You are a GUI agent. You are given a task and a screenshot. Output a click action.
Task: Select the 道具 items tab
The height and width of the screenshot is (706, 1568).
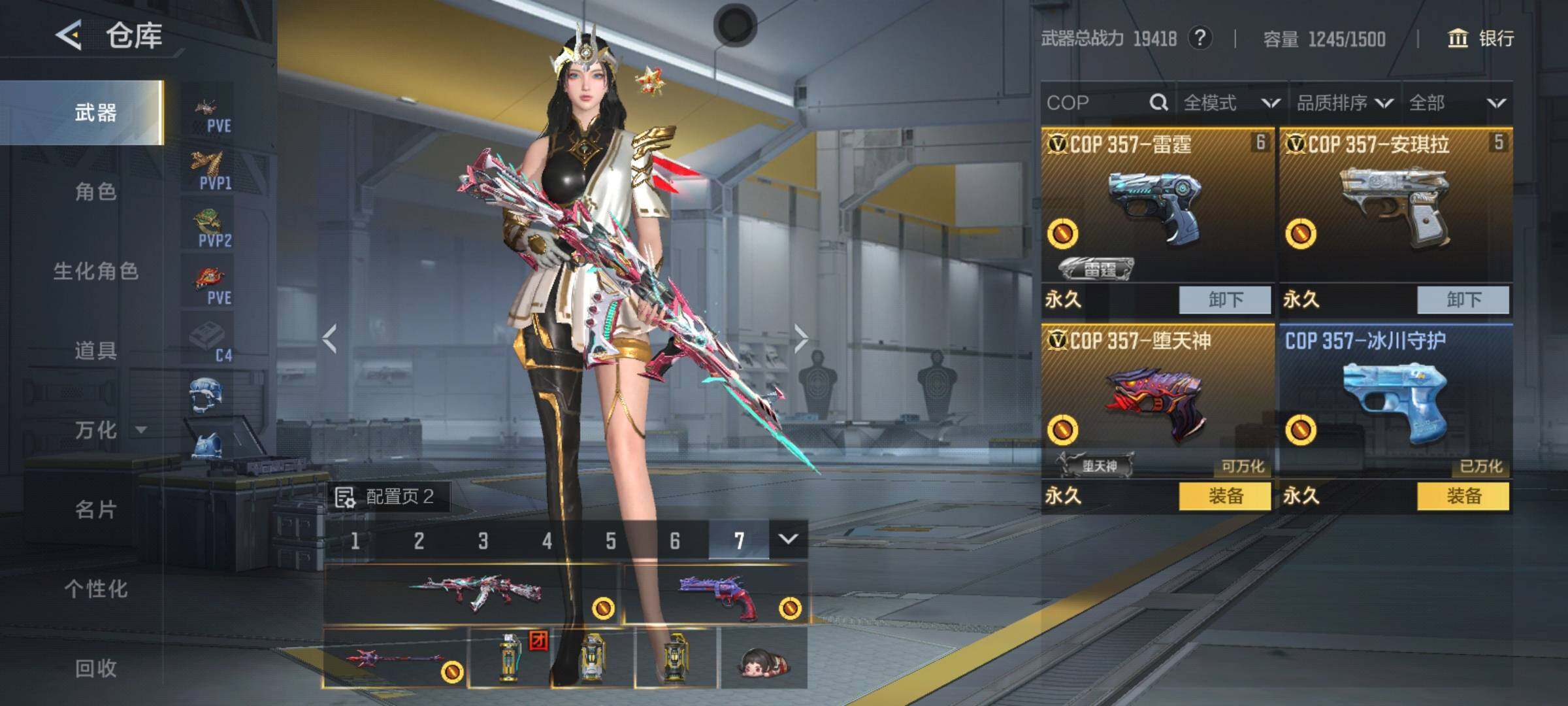click(95, 350)
